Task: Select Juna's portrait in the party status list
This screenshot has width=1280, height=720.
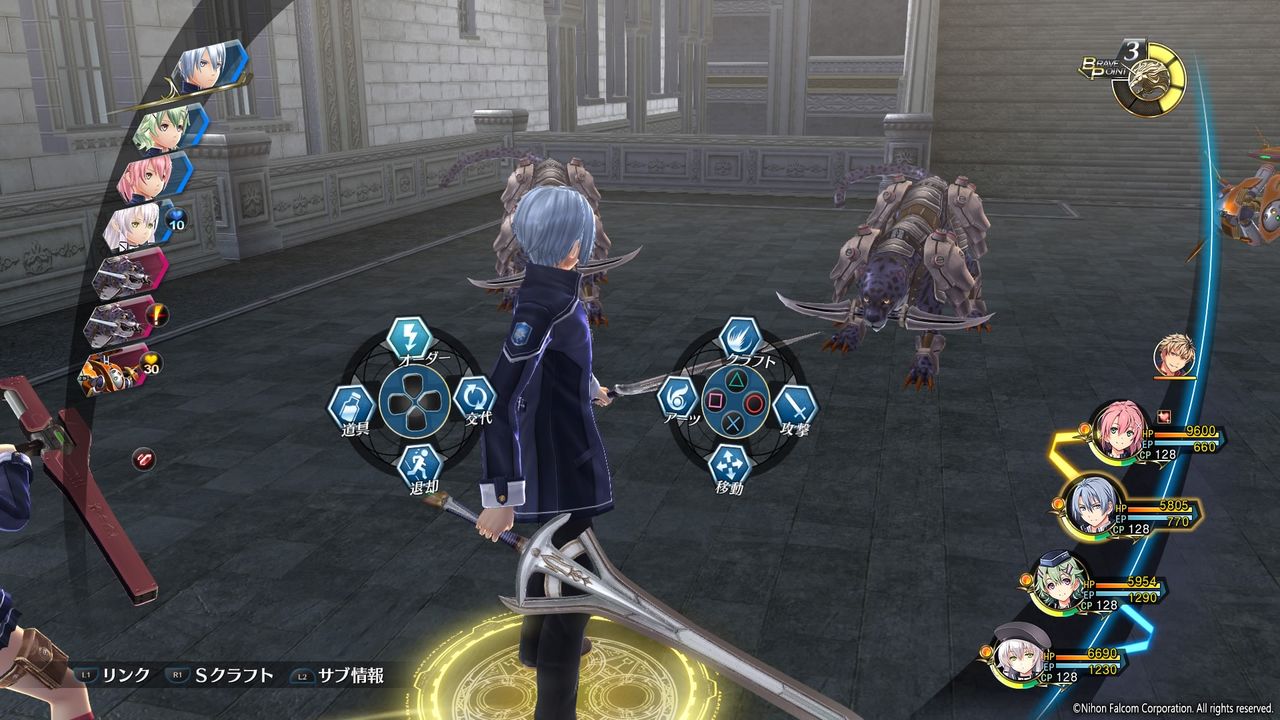Action: (1118, 430)
